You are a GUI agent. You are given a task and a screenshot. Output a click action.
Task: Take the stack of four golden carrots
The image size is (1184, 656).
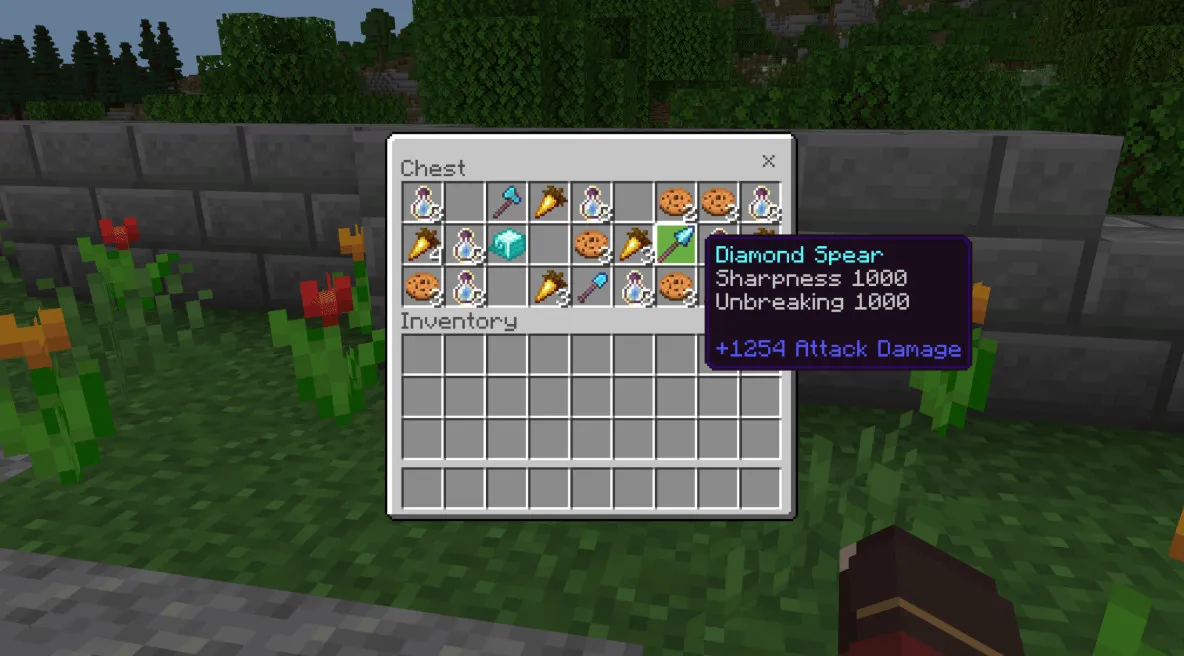pos(422,244)
